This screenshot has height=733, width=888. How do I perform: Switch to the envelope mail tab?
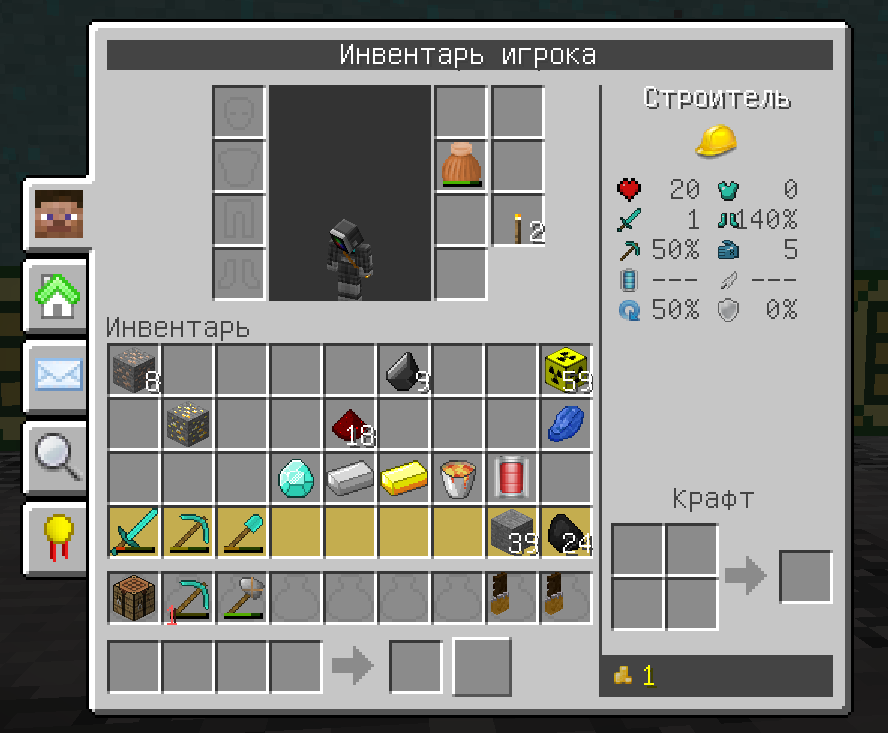[x=57, y=376]
